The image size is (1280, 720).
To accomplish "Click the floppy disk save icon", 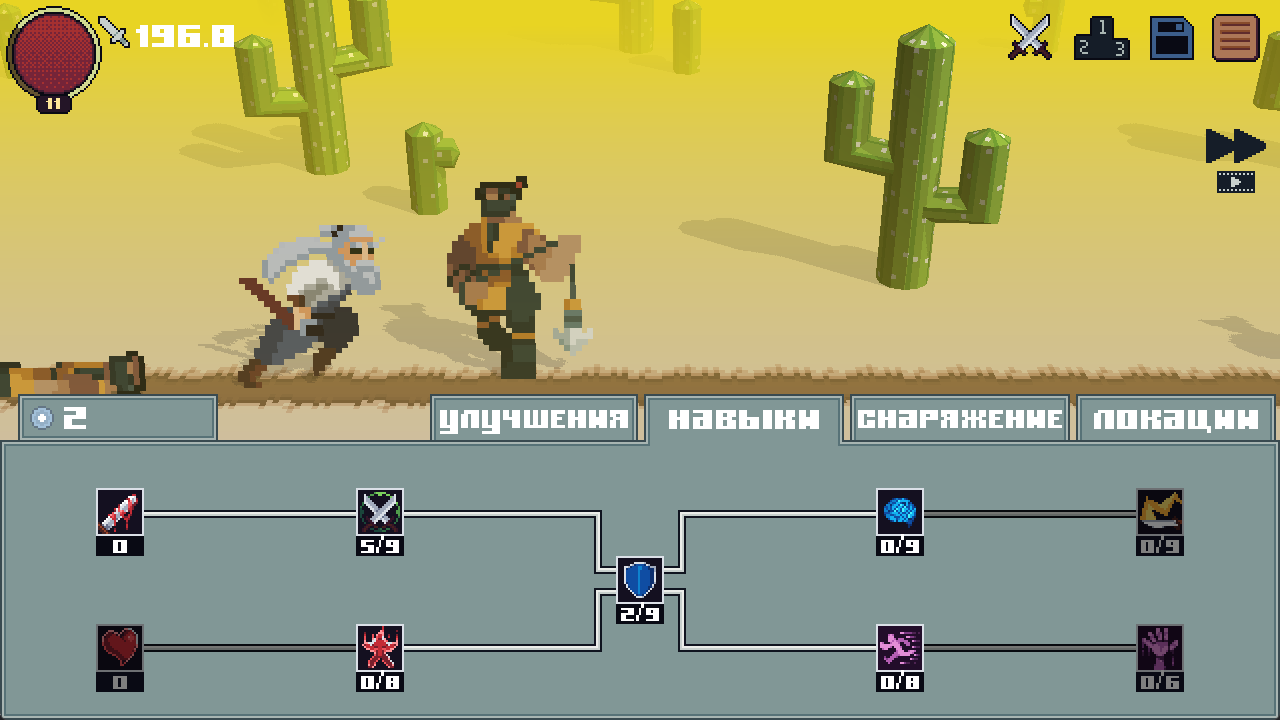I will [1172, 38].
